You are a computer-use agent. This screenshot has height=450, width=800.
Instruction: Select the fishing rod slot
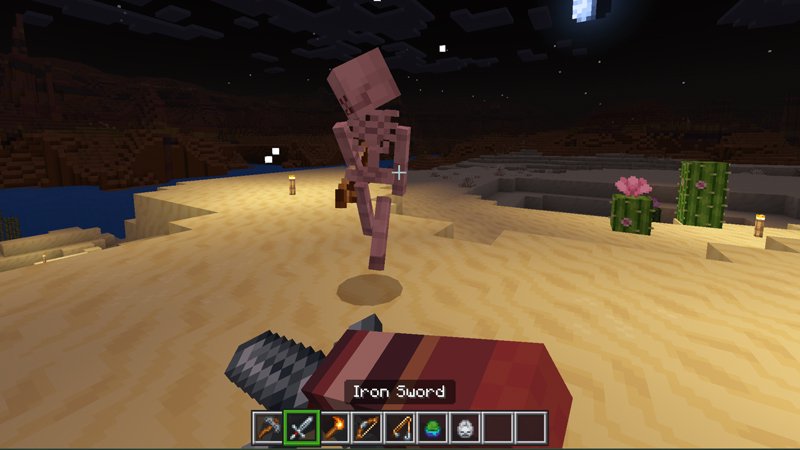pos(400,427)
